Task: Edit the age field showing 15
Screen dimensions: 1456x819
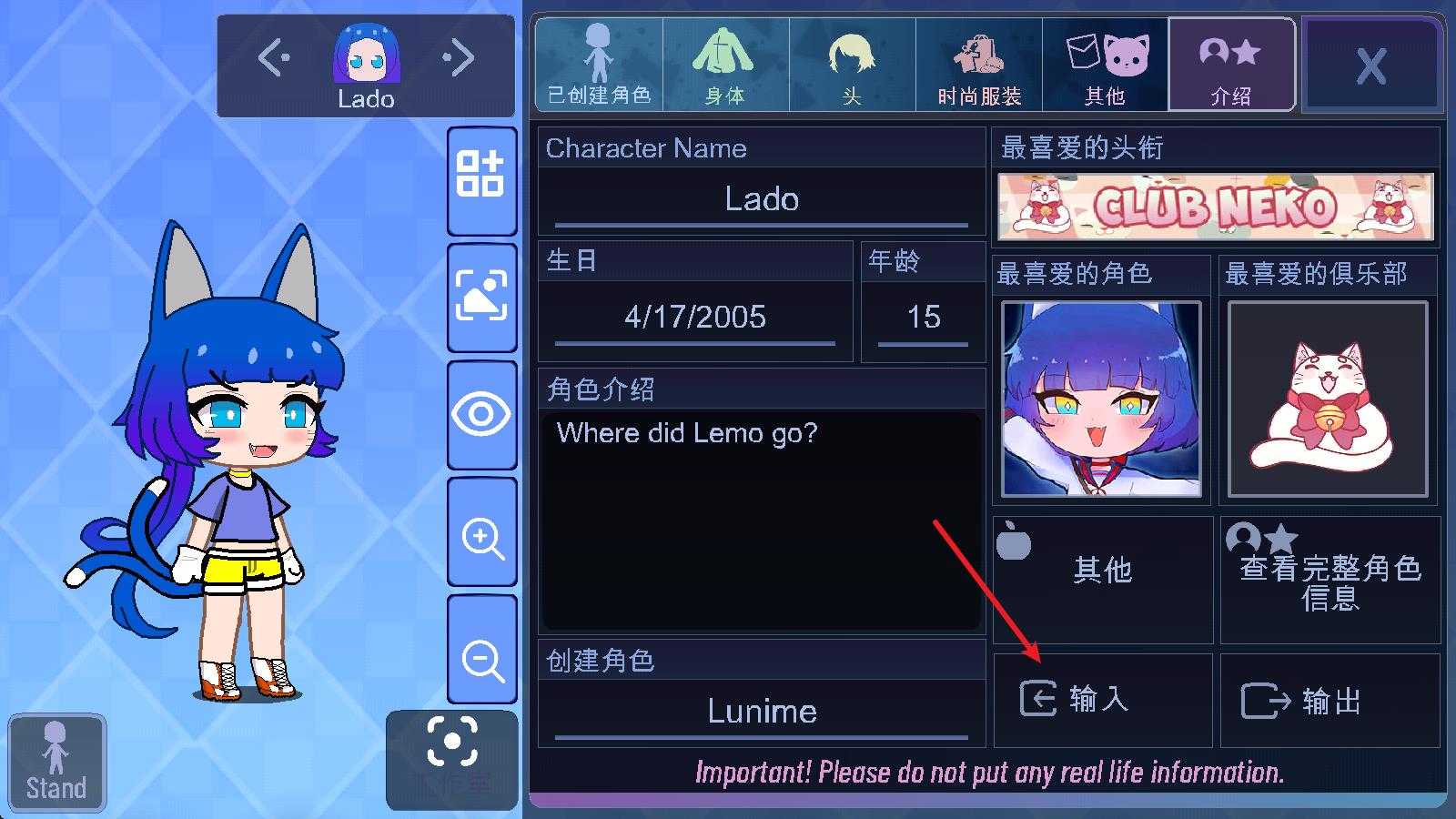Action: click(923, 317)
